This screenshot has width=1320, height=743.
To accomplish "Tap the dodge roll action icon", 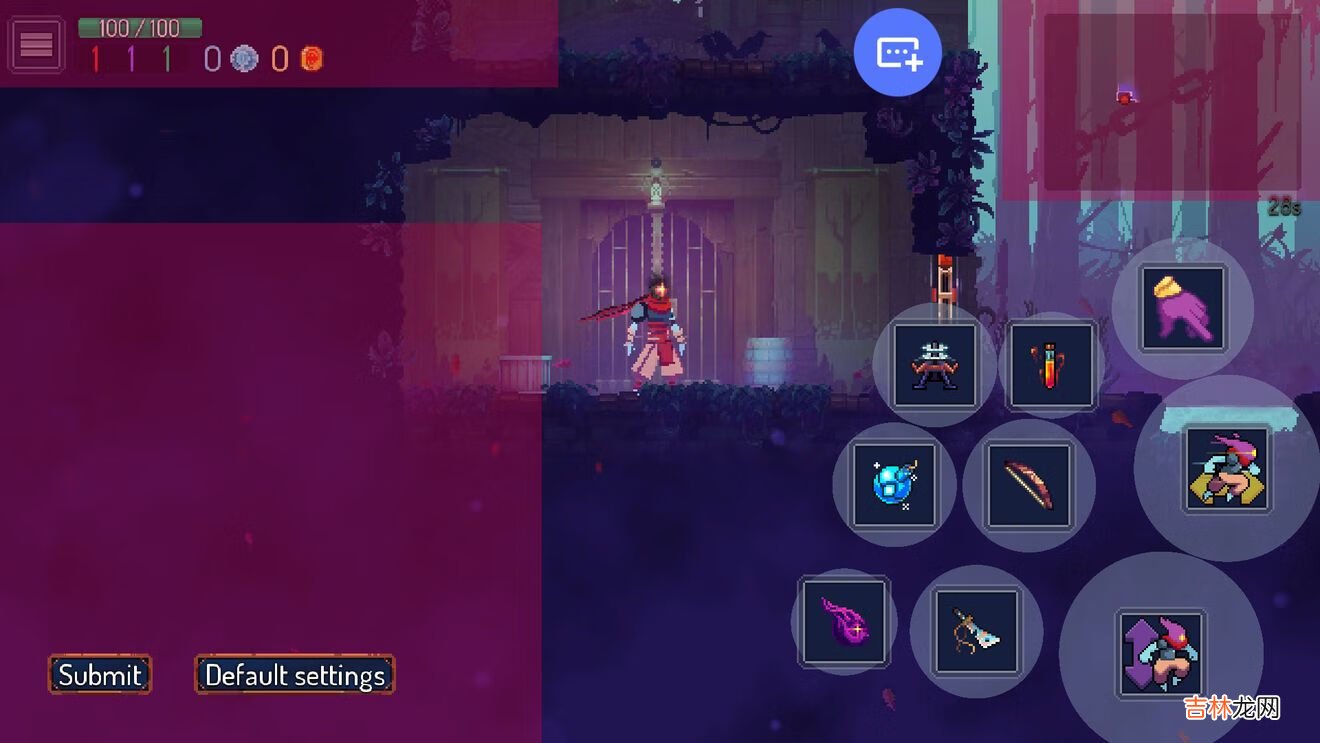I will point(1227,469).
